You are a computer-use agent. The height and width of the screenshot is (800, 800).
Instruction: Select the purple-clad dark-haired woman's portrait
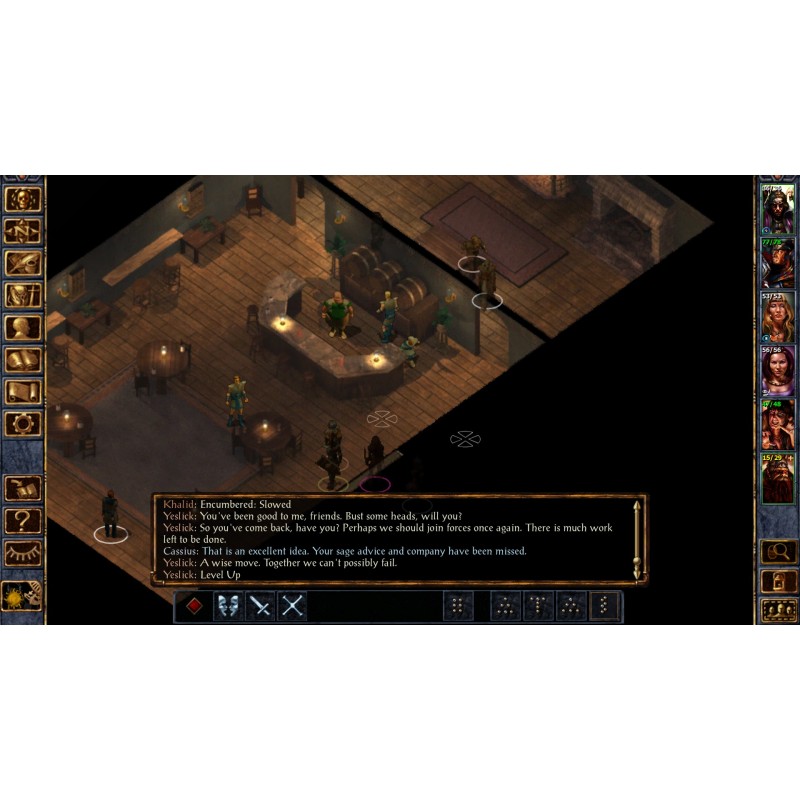click(777, 370)
